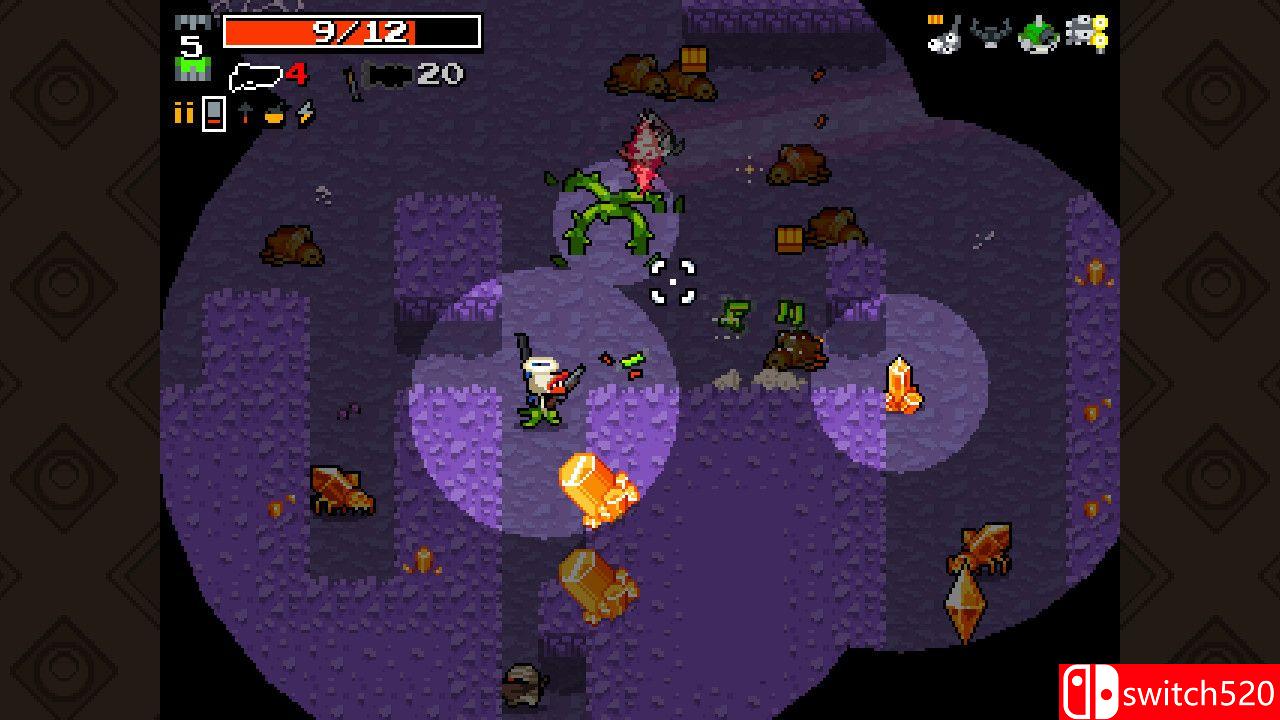
Task: Click the lightning bolt energy ammo icon
Action: tap(305, 112)
